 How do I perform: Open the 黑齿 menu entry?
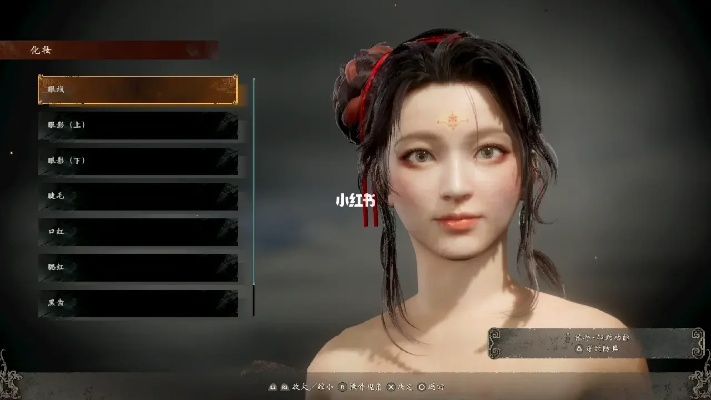click(x=138, y=301)
